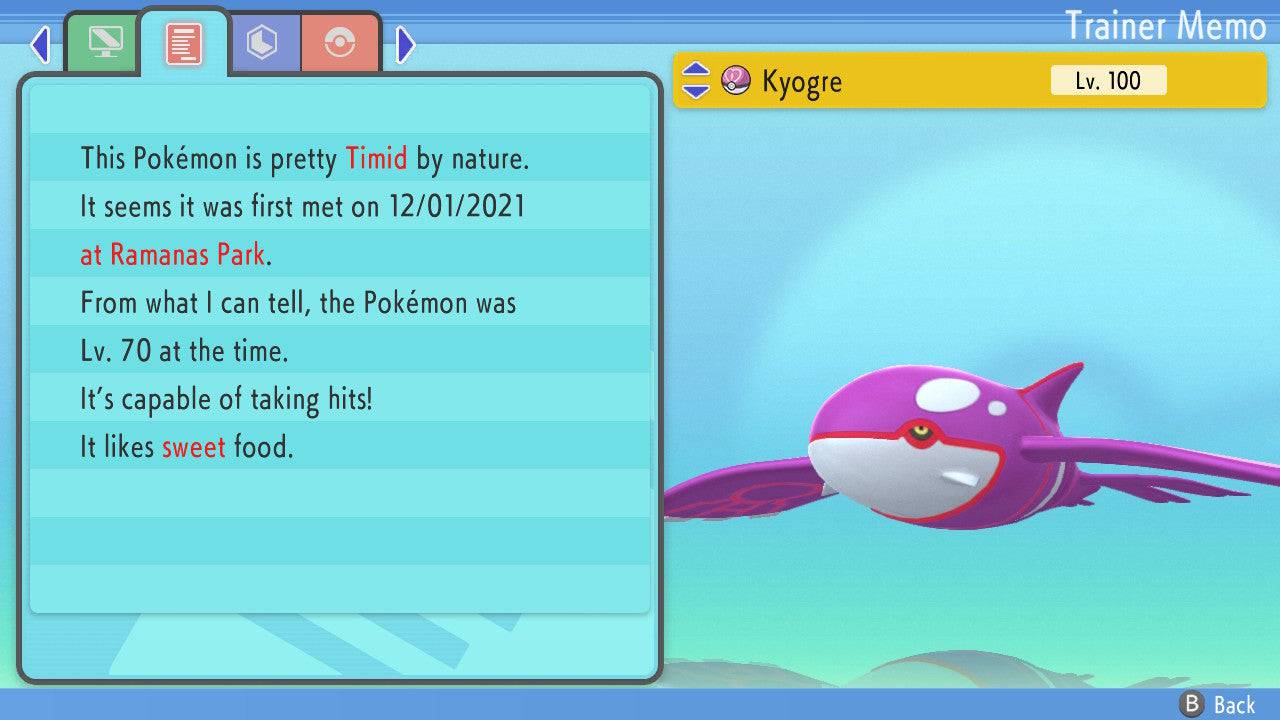Open the blue hexagon stats tab
Image resolution: width=1280 pixels, height=720 pixels.
(x=263, y=43)
